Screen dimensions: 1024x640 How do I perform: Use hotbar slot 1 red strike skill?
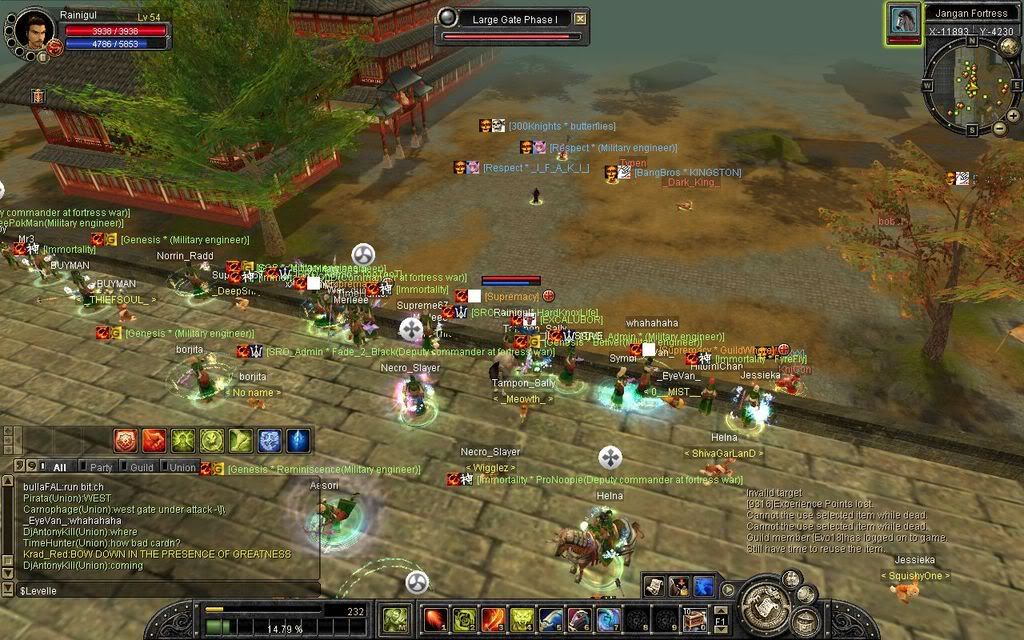coord(435,620)
